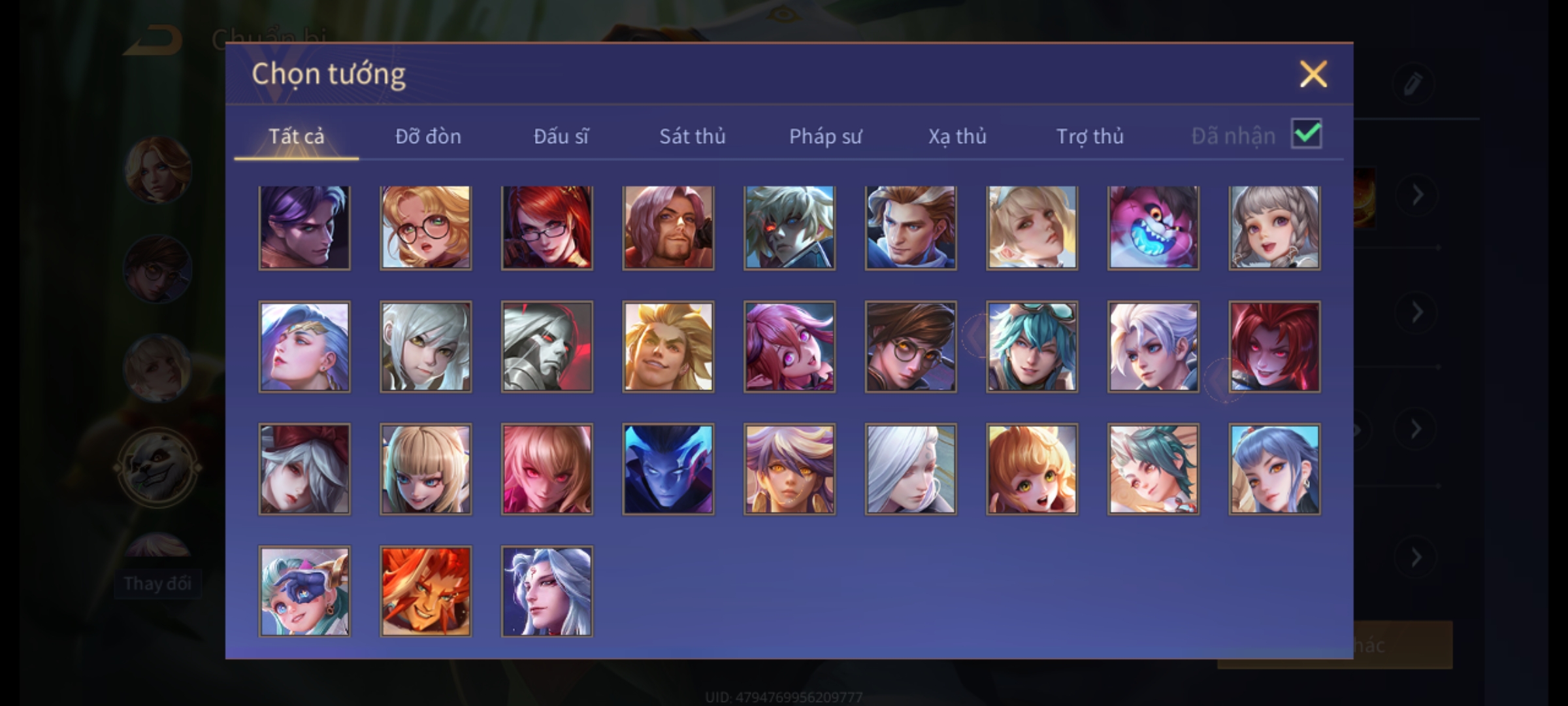Open the Đỡ đòn hero category
This screenshot has width=1568, height=706.
click(428, 136)
